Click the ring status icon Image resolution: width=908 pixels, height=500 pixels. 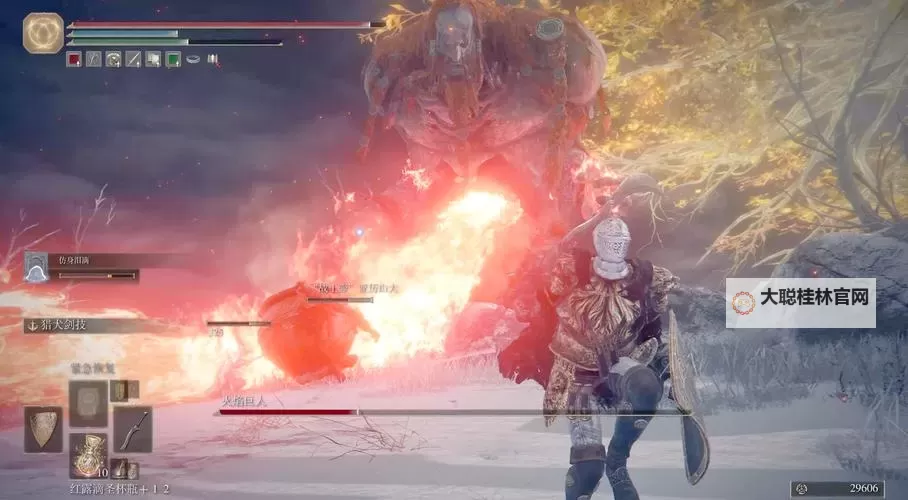[194, 59]
